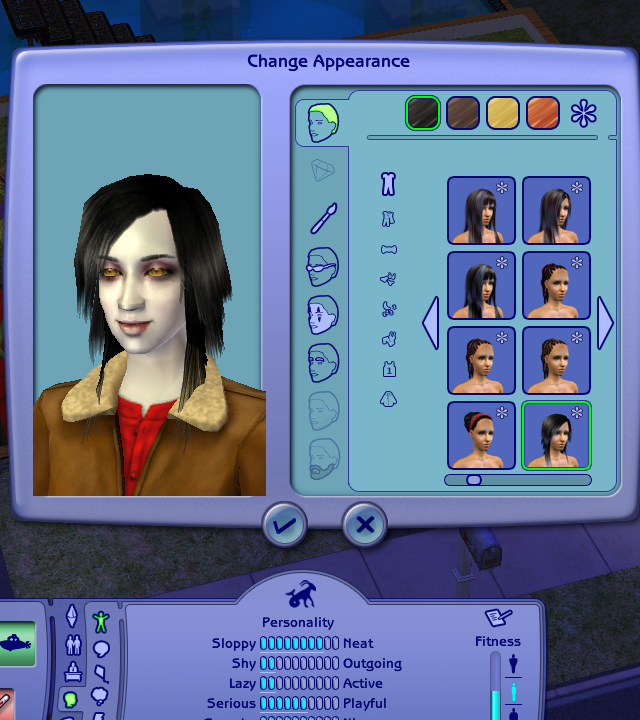Show next page of hairstyles
The image size is (640, 720).
tap(605, 323)
